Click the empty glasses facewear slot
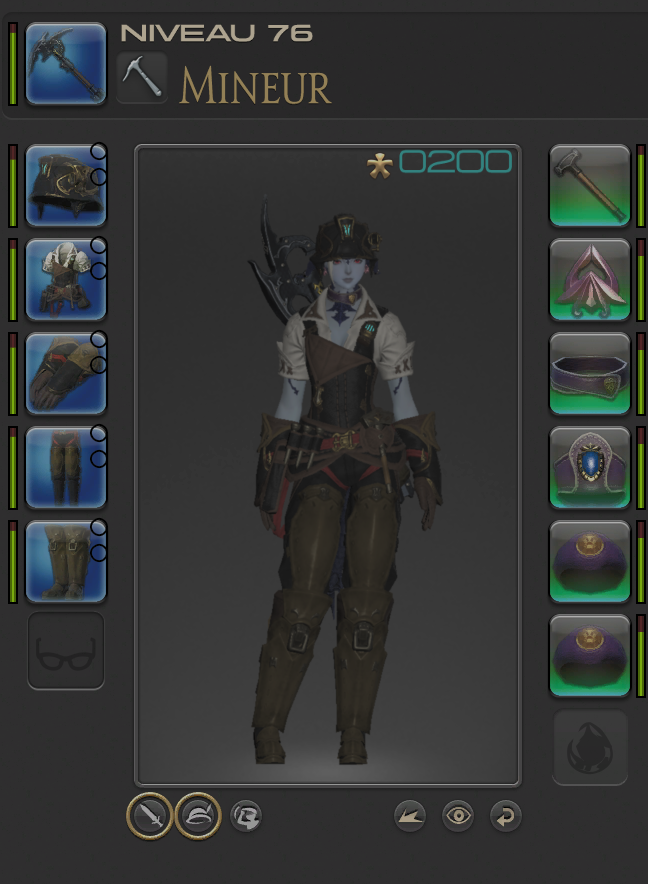Image resolution: width=648 pixels, height=884 pixels. [x=66, y=651]
